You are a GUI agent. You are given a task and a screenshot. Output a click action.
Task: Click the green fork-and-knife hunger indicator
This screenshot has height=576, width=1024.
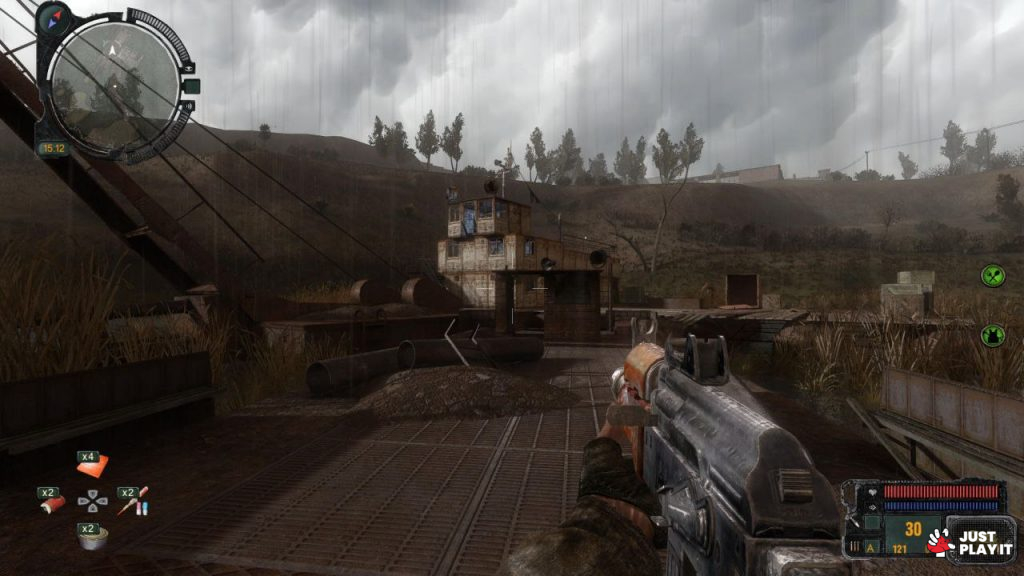click(x=992, y=276)
